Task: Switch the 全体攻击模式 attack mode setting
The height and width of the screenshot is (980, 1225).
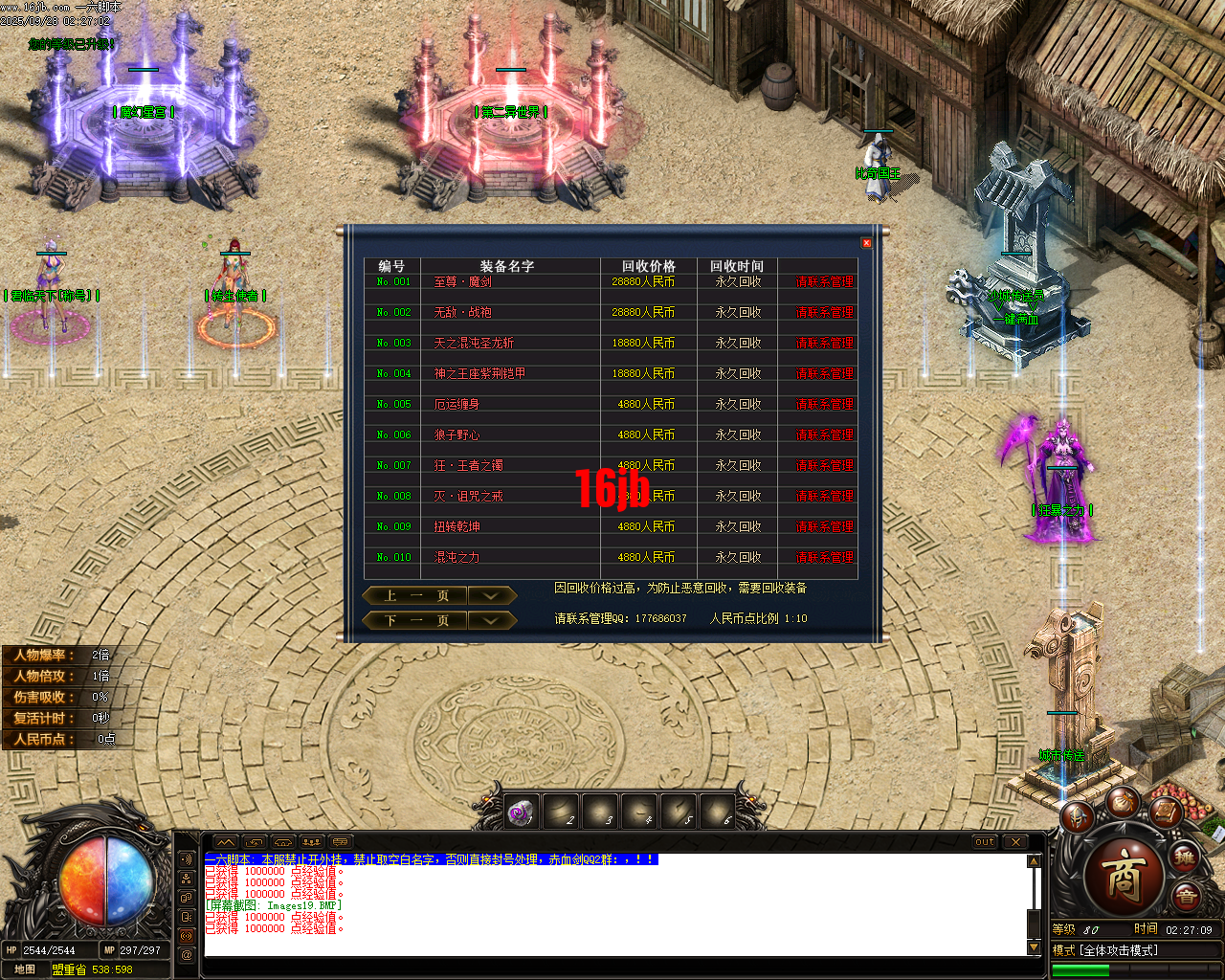Action: click(1120, 950)
